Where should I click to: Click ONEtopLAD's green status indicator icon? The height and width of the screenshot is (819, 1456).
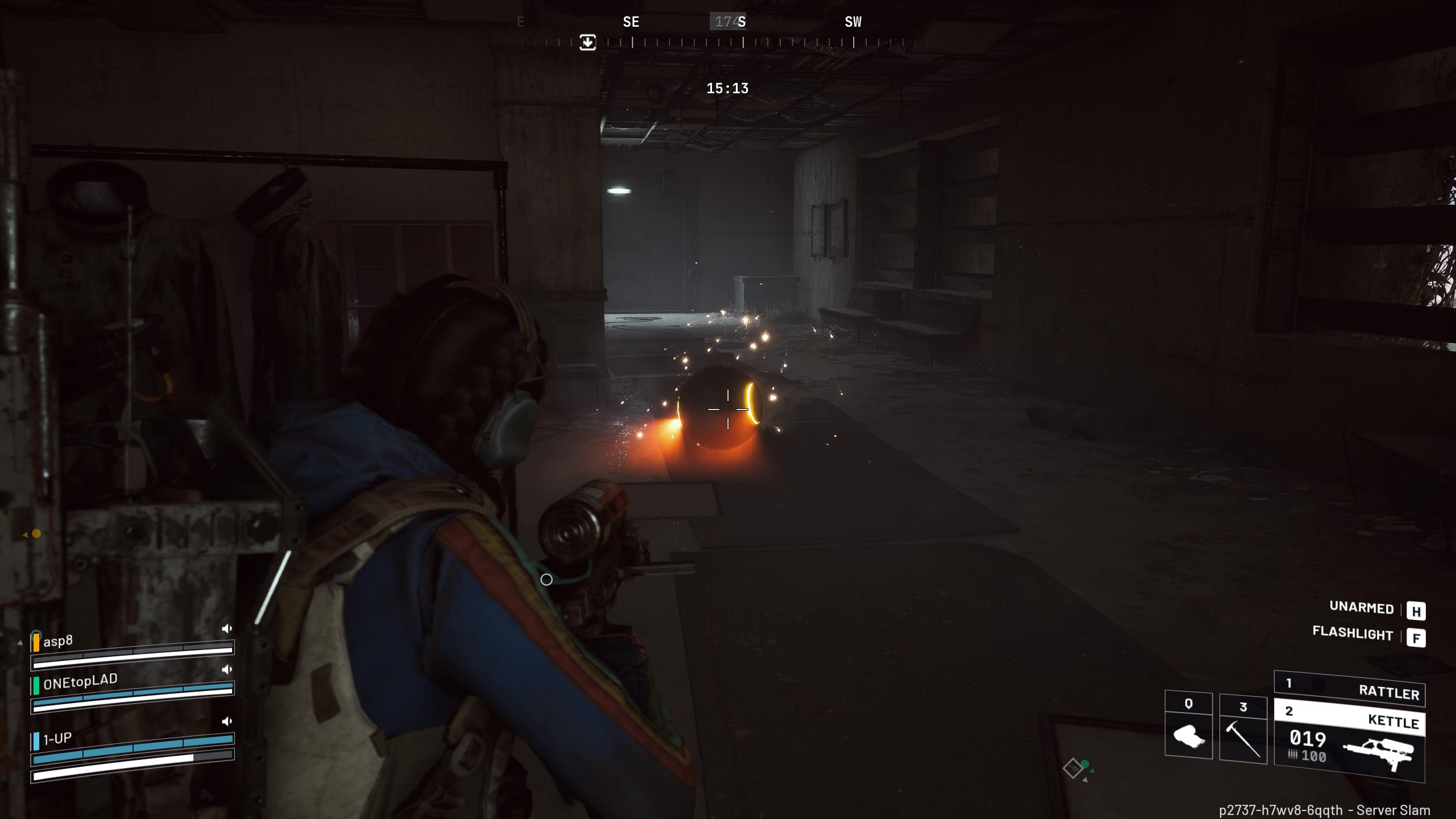pos(35,687)
